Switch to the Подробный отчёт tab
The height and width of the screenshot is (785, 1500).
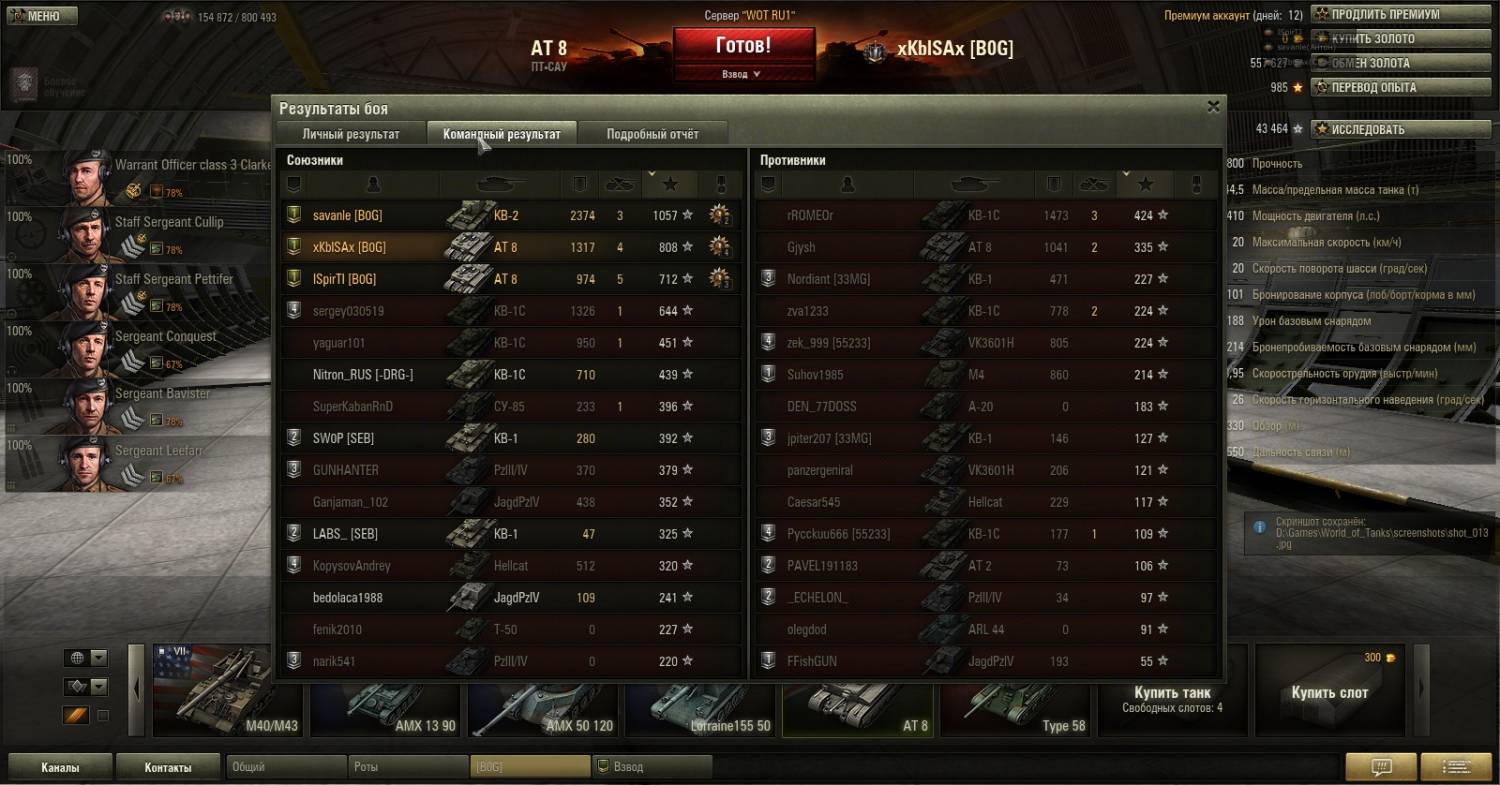point(652,134)
